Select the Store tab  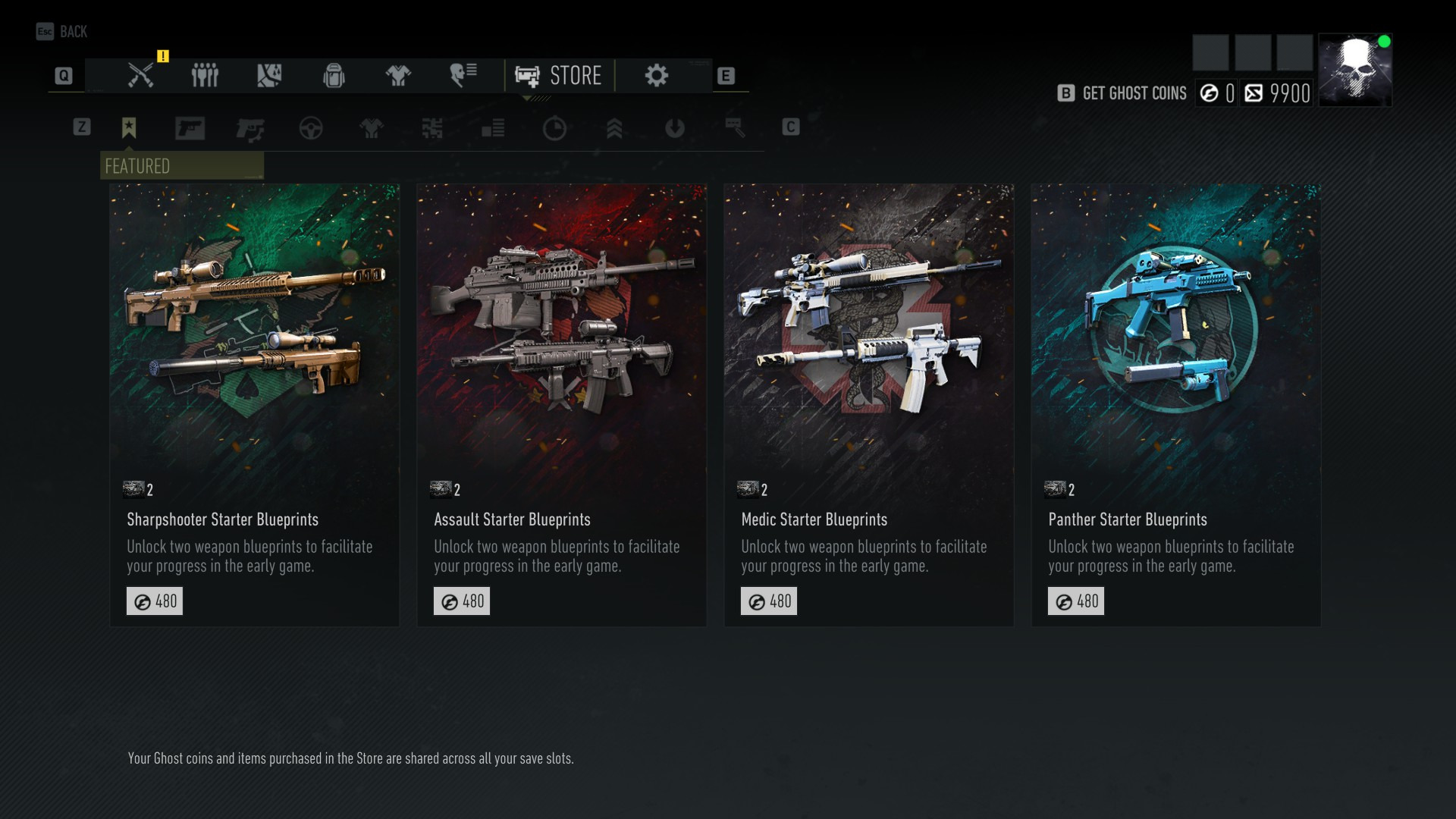coord(559,76)
